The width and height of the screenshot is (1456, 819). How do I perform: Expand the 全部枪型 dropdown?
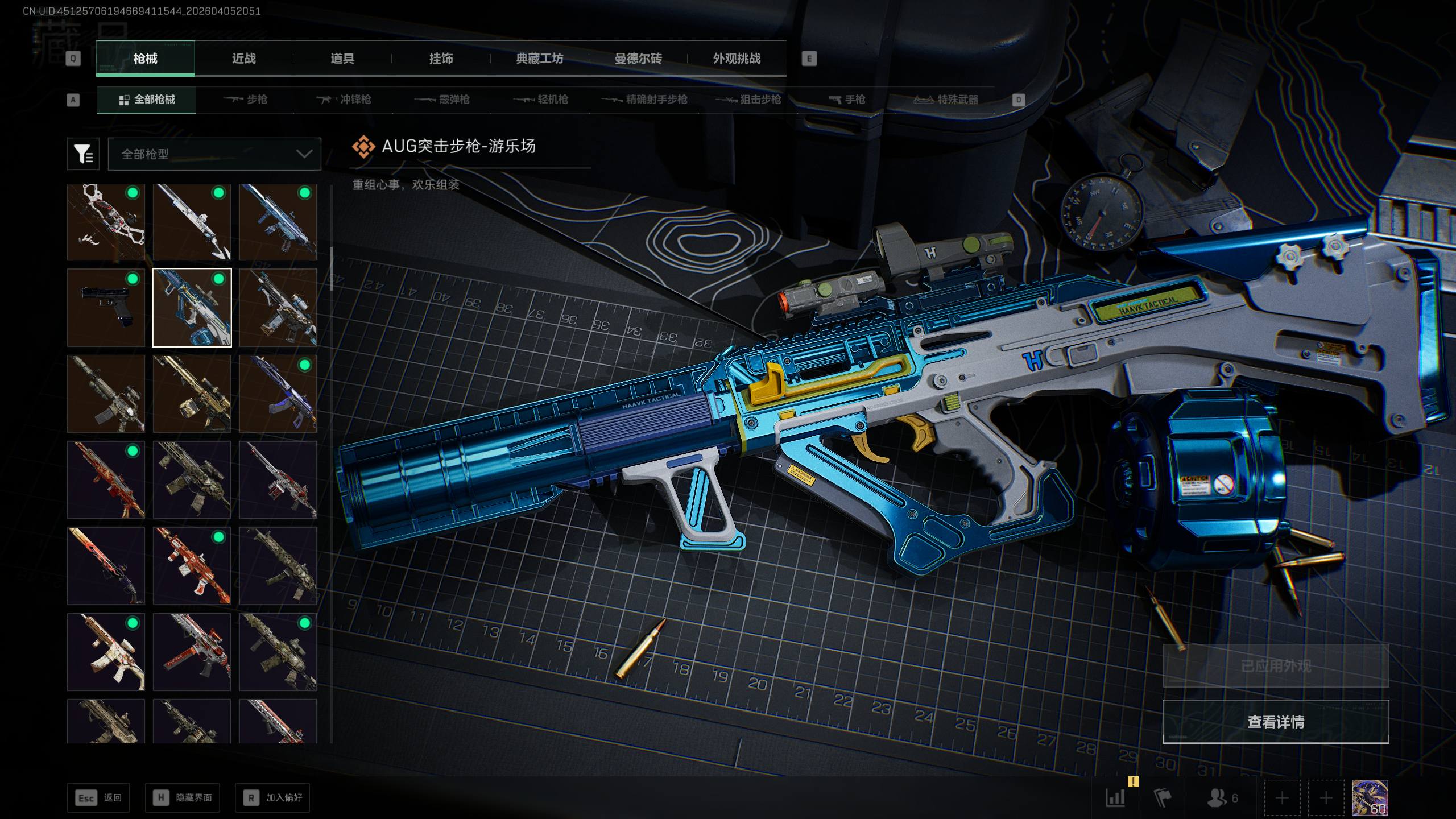point(214,154)
